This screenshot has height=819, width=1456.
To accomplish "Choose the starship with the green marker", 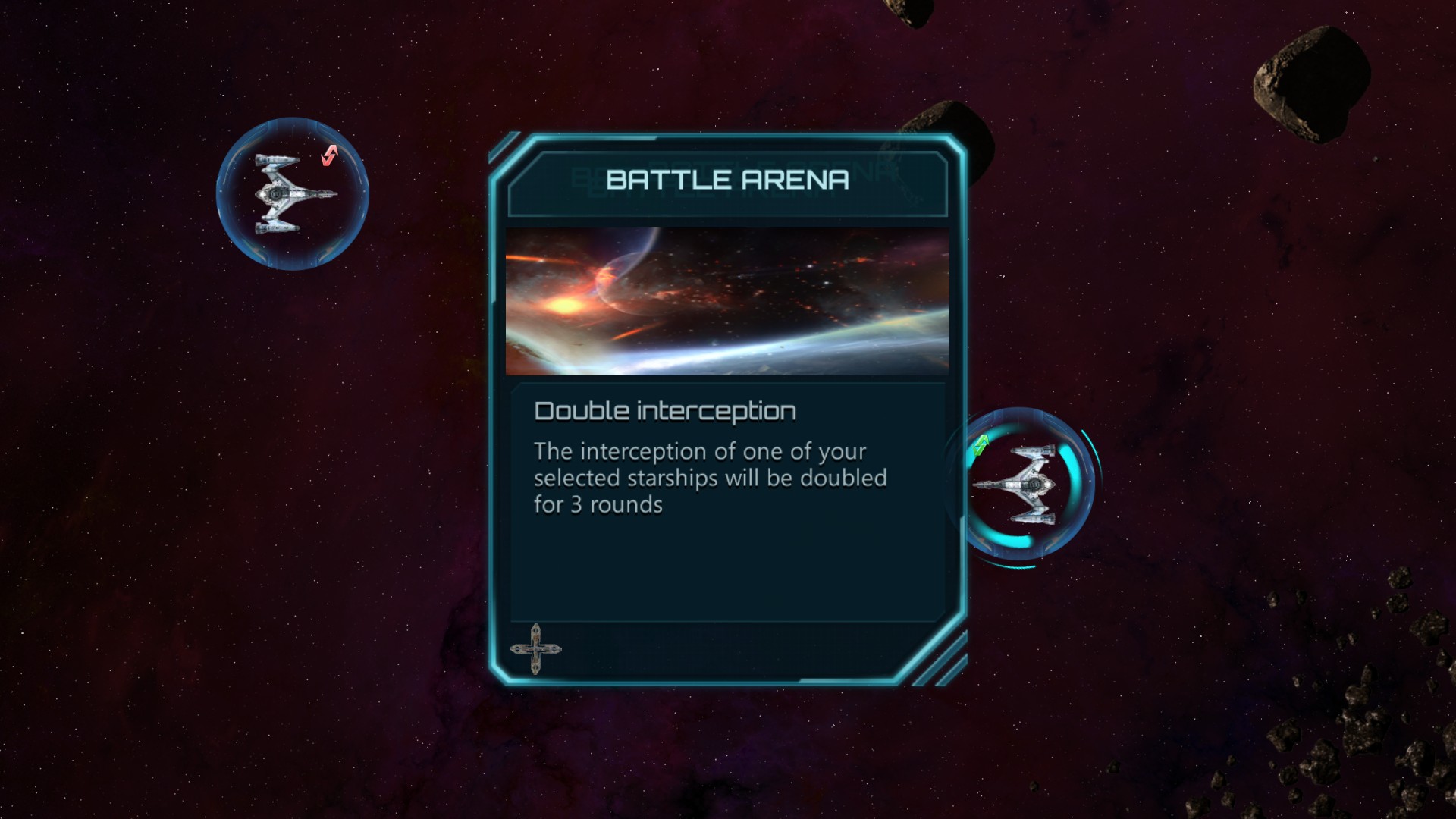I will pos(1019,484).
